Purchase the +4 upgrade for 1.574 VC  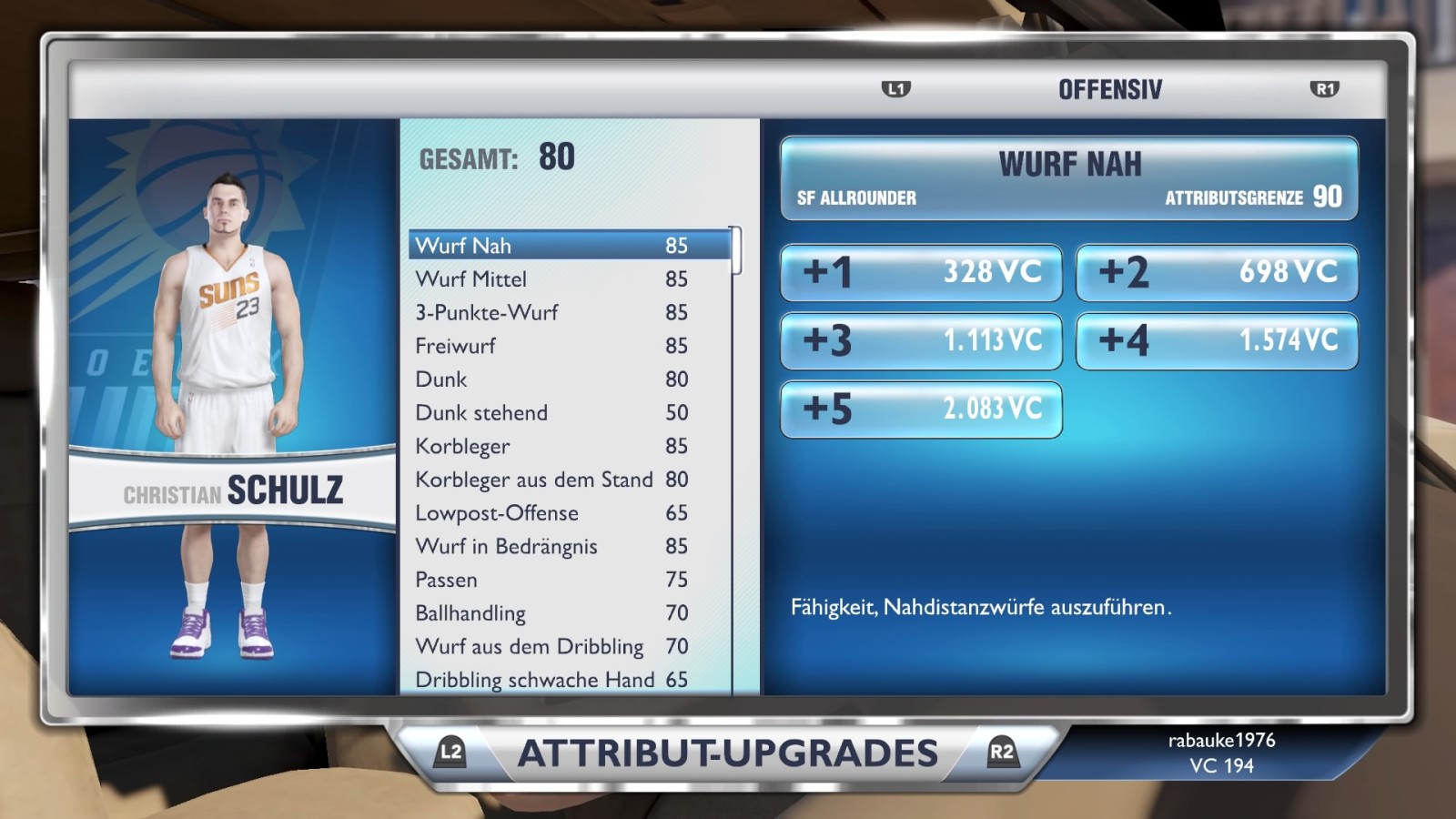[1217, 341]
